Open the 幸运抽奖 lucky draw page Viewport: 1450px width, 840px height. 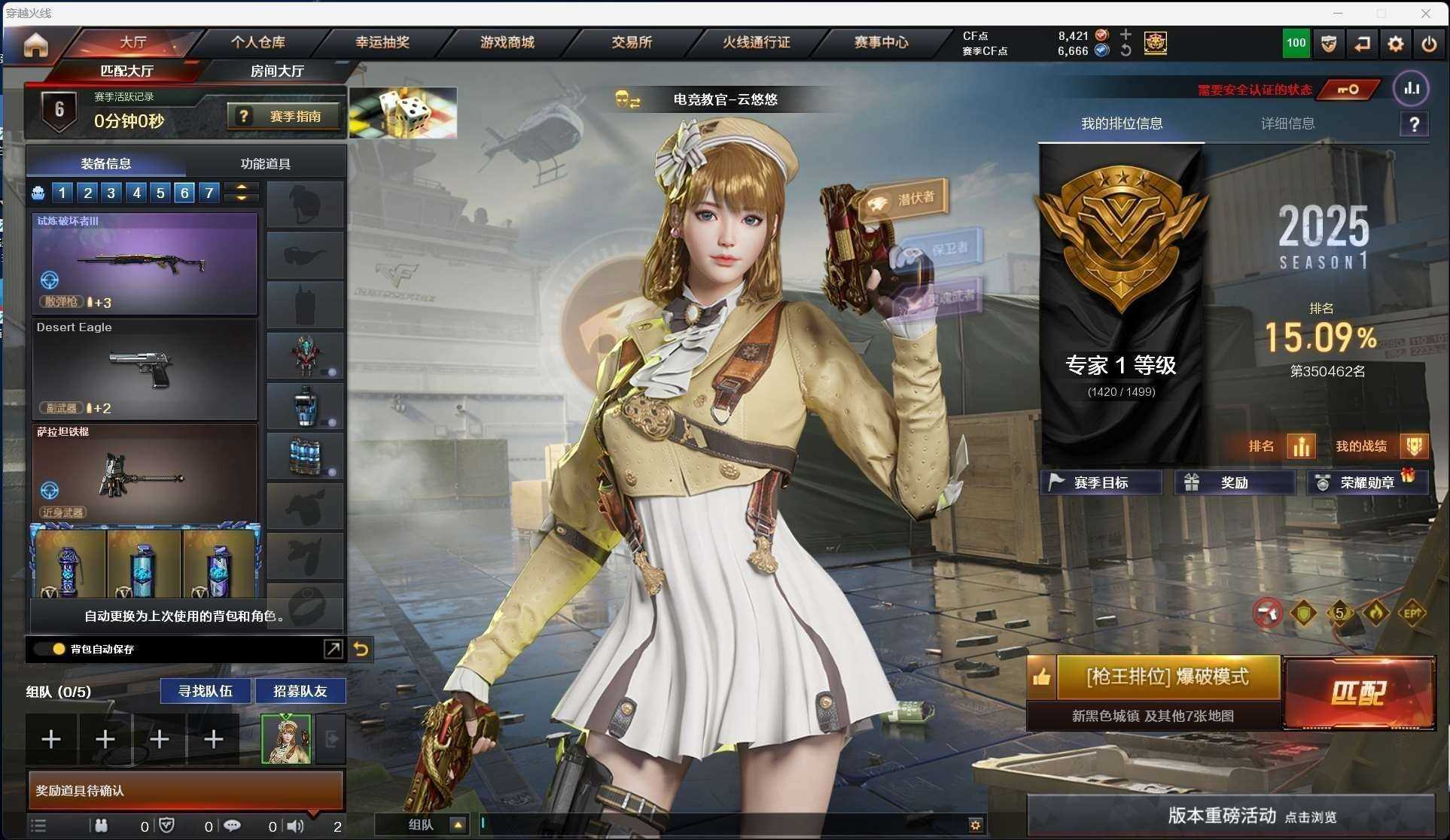pos(382,42)
